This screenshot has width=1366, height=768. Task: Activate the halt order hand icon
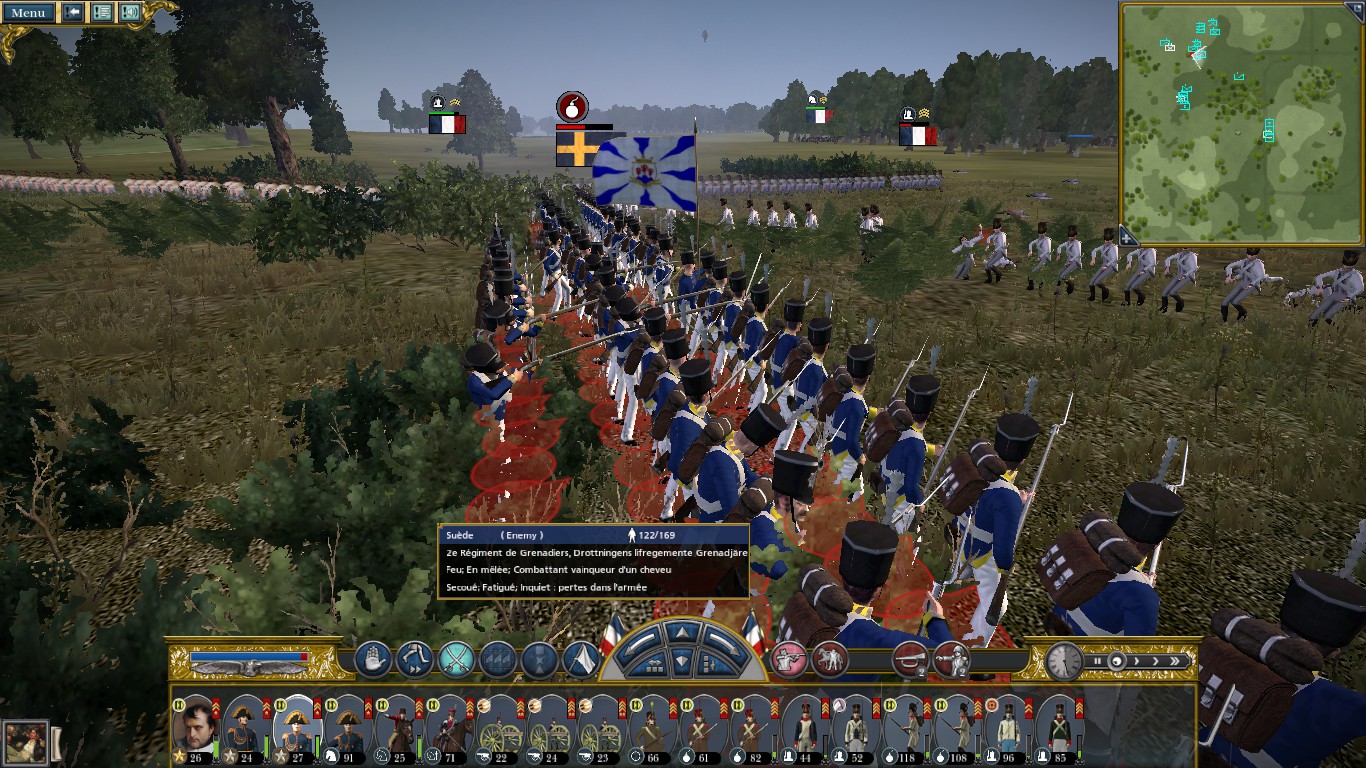(x=373, y=659)
